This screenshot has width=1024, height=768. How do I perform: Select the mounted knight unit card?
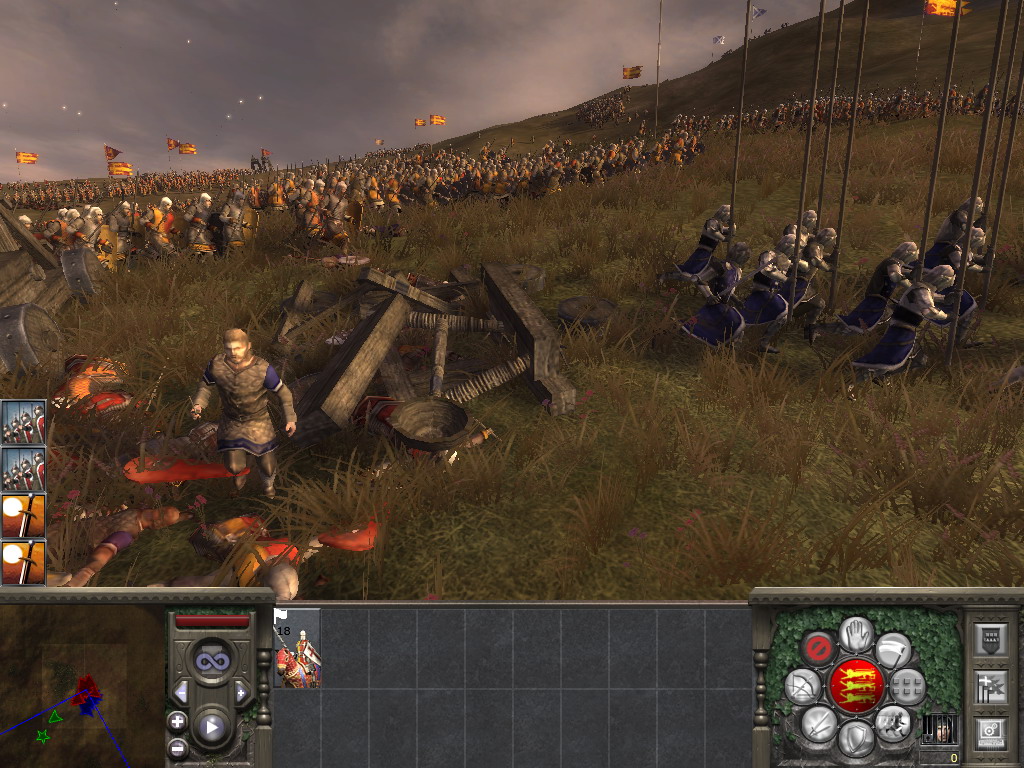pyautogui.click(x=297, y=648)
